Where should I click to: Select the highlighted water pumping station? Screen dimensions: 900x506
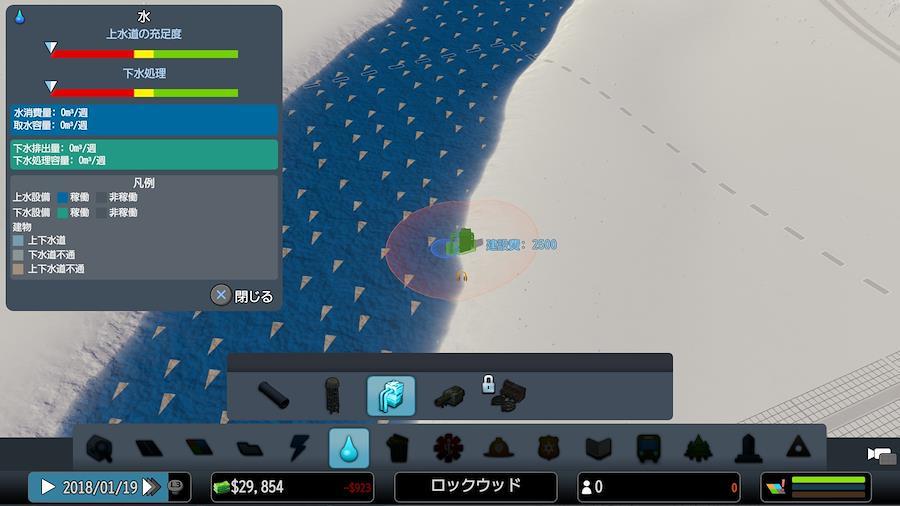pos(391,395)
